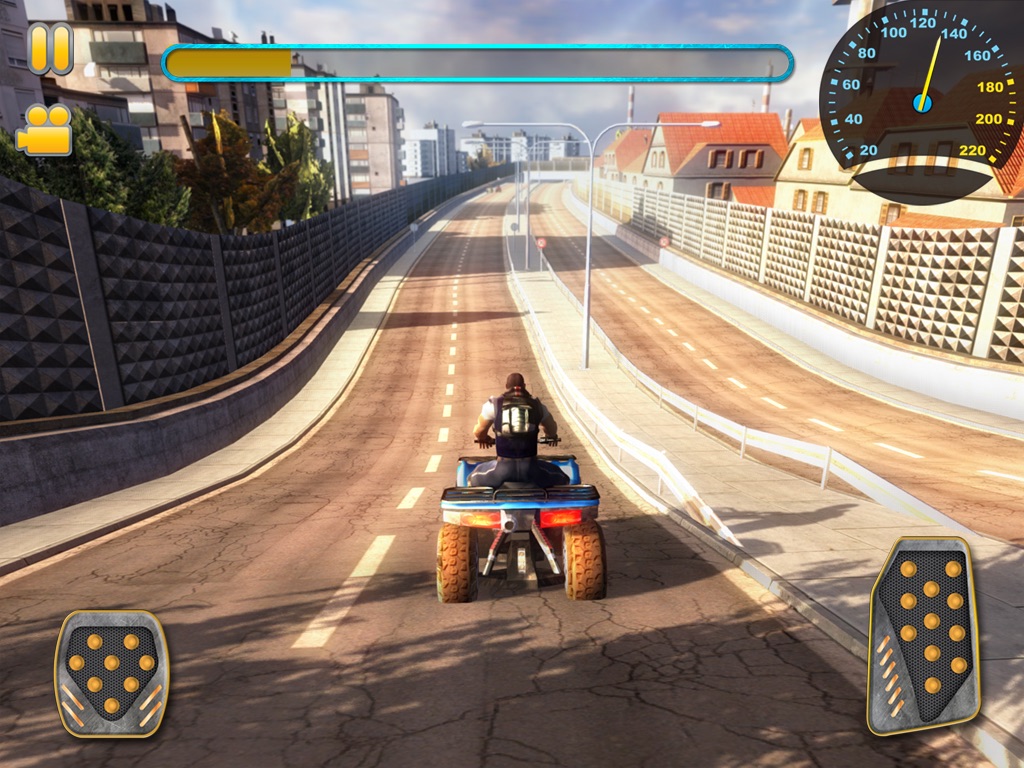Image resolution: width=1024 pixels, height=768 pixels.
Task: Pause the race with the pause button
Action: 50,49
